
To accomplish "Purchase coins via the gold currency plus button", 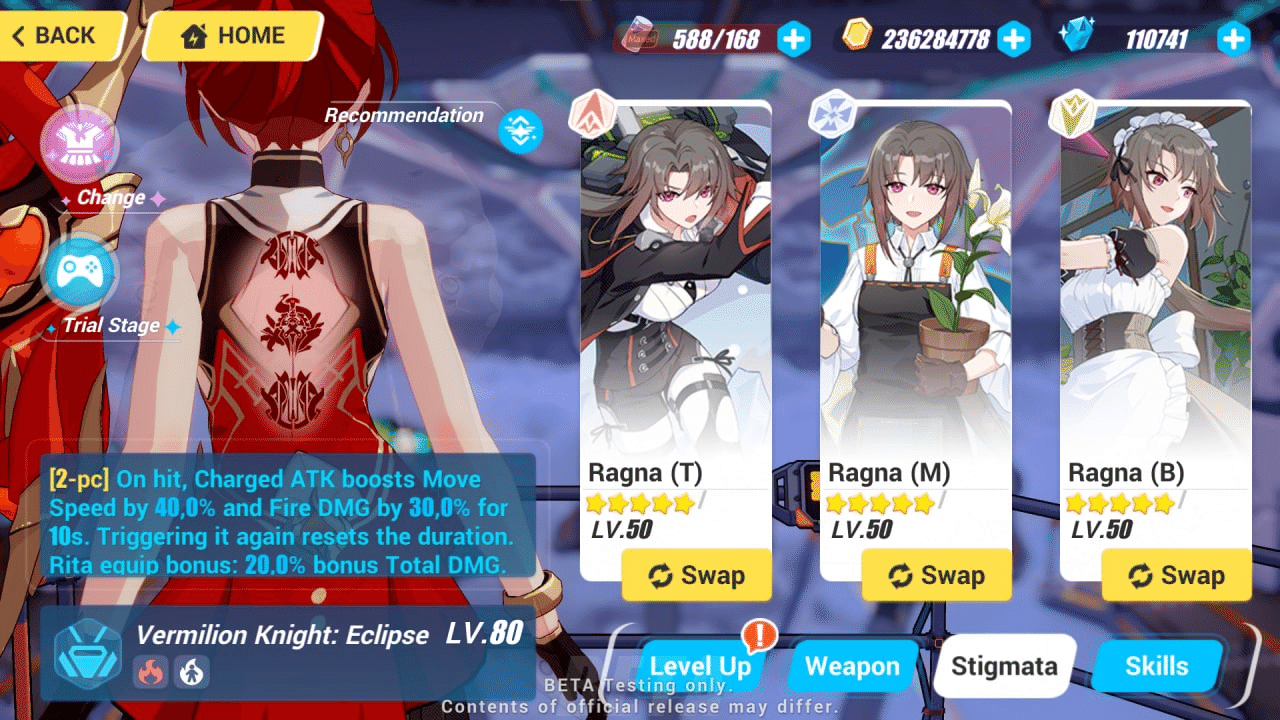I will pyautogui.click(x=1014, y=39).
